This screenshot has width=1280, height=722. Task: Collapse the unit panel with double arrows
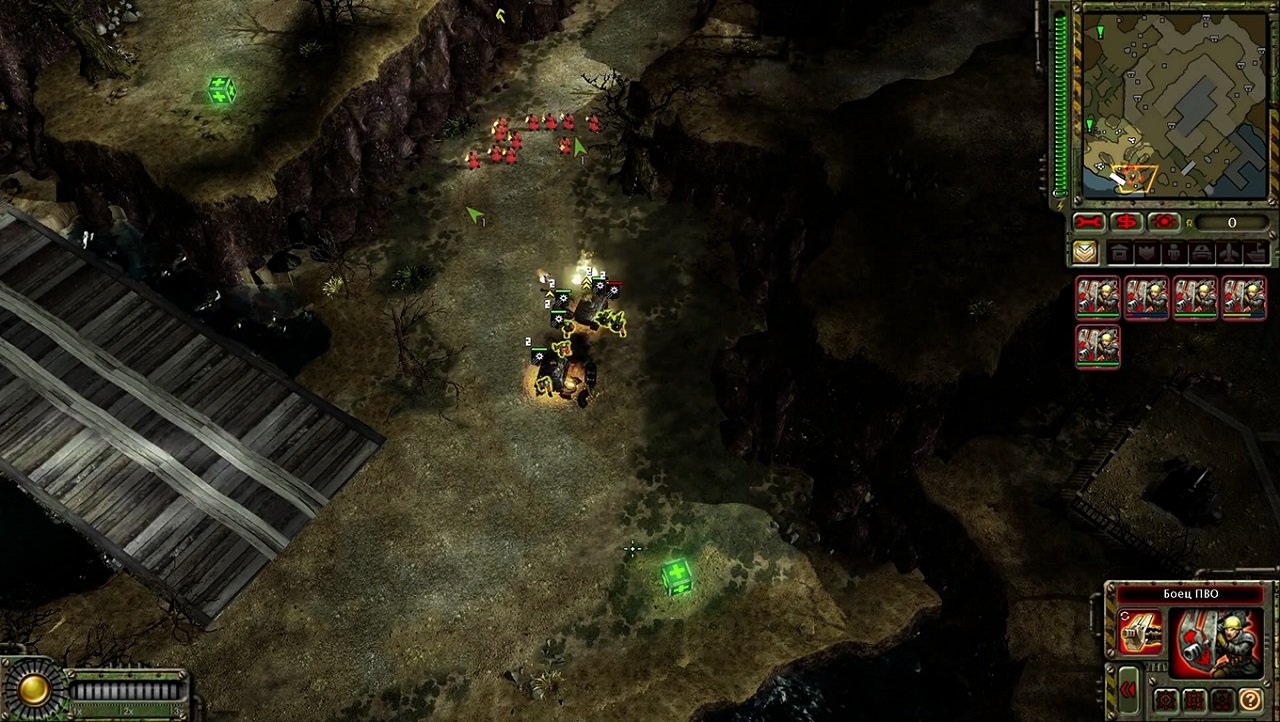[x=1128, y=688]
